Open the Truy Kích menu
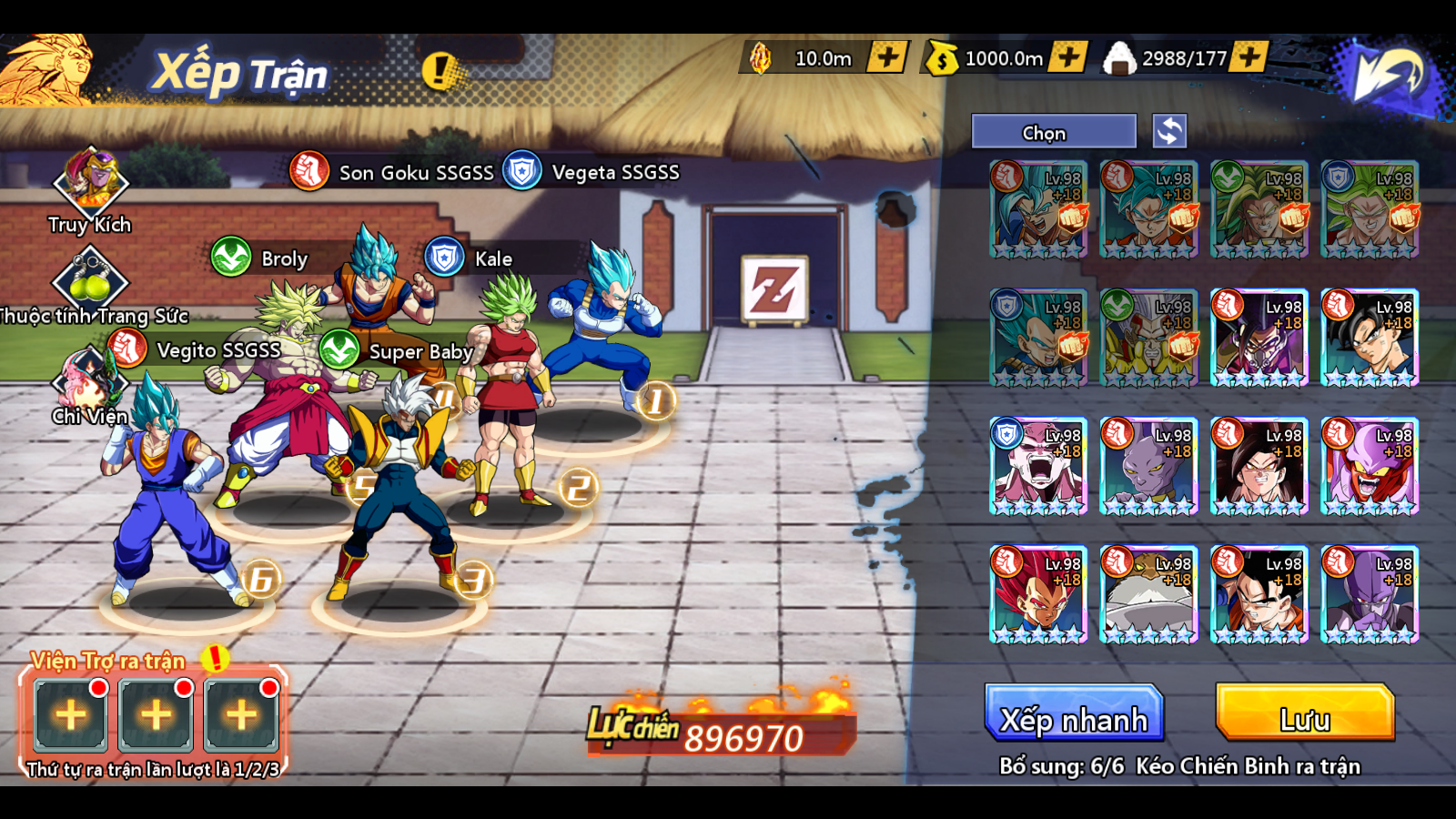Image resolution: width=1456 pixels, height=819 pixels. coord(90,182)
